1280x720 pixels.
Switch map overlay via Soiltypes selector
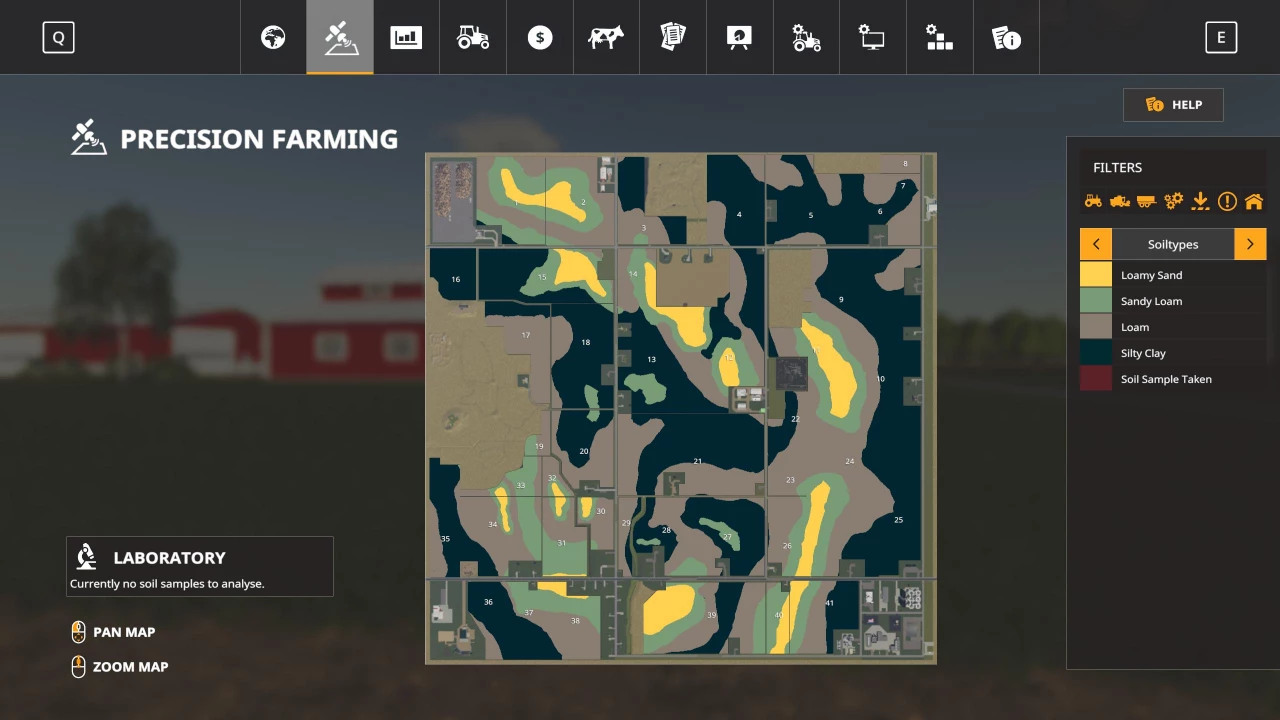(x=1172, y=244)
